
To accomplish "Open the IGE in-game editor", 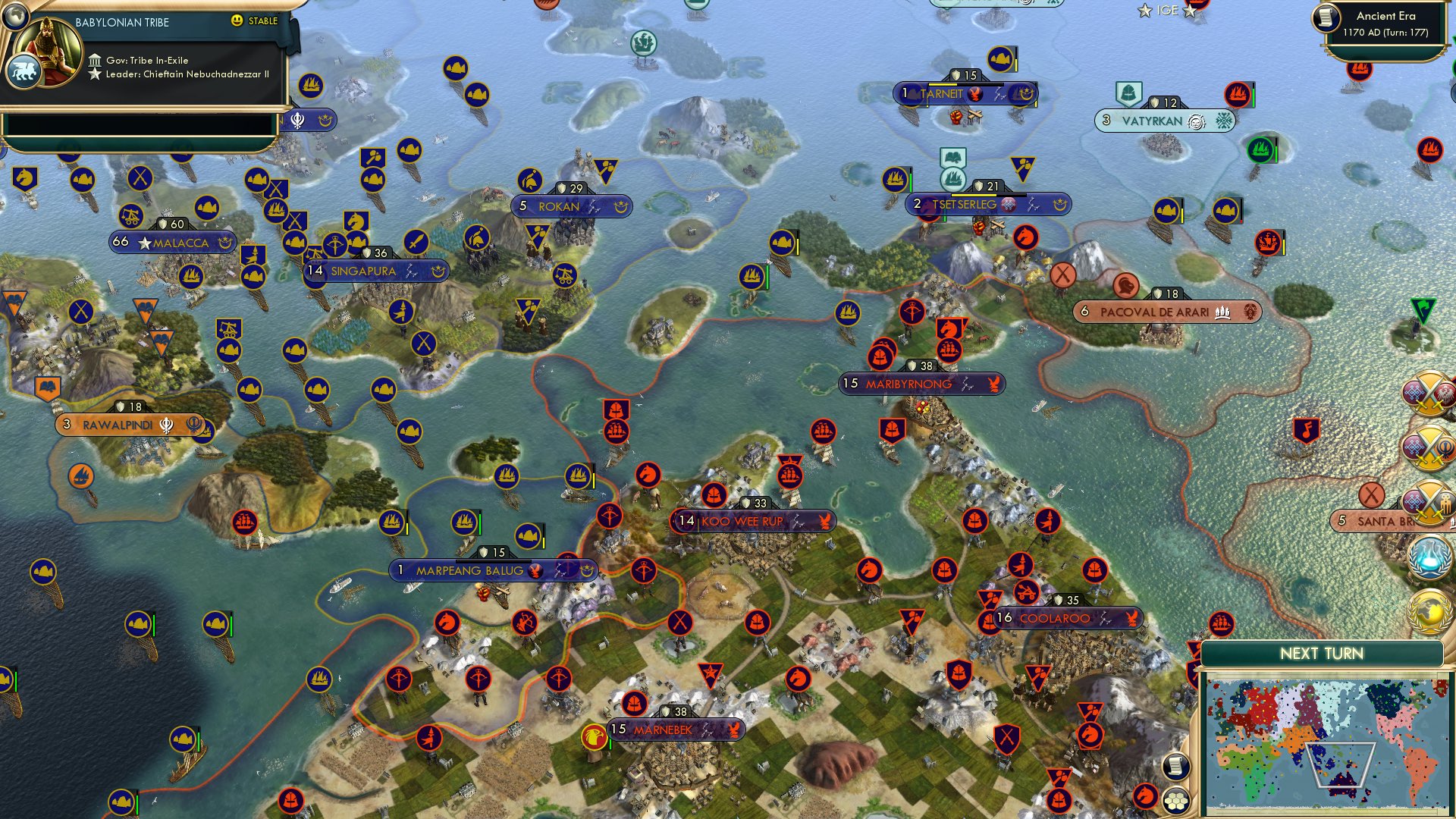I will tap(1167, 11).
